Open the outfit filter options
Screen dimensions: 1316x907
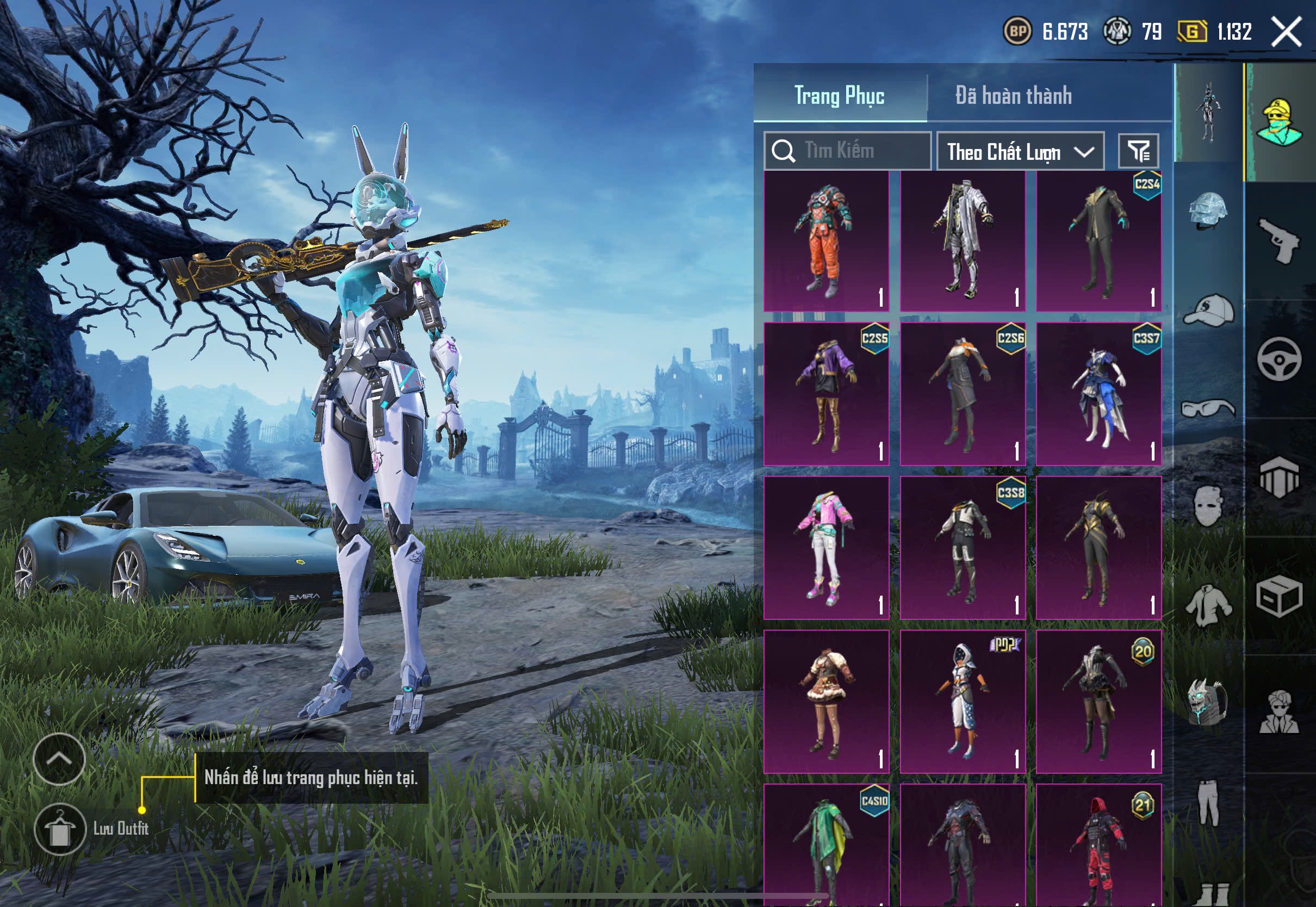1138,151
